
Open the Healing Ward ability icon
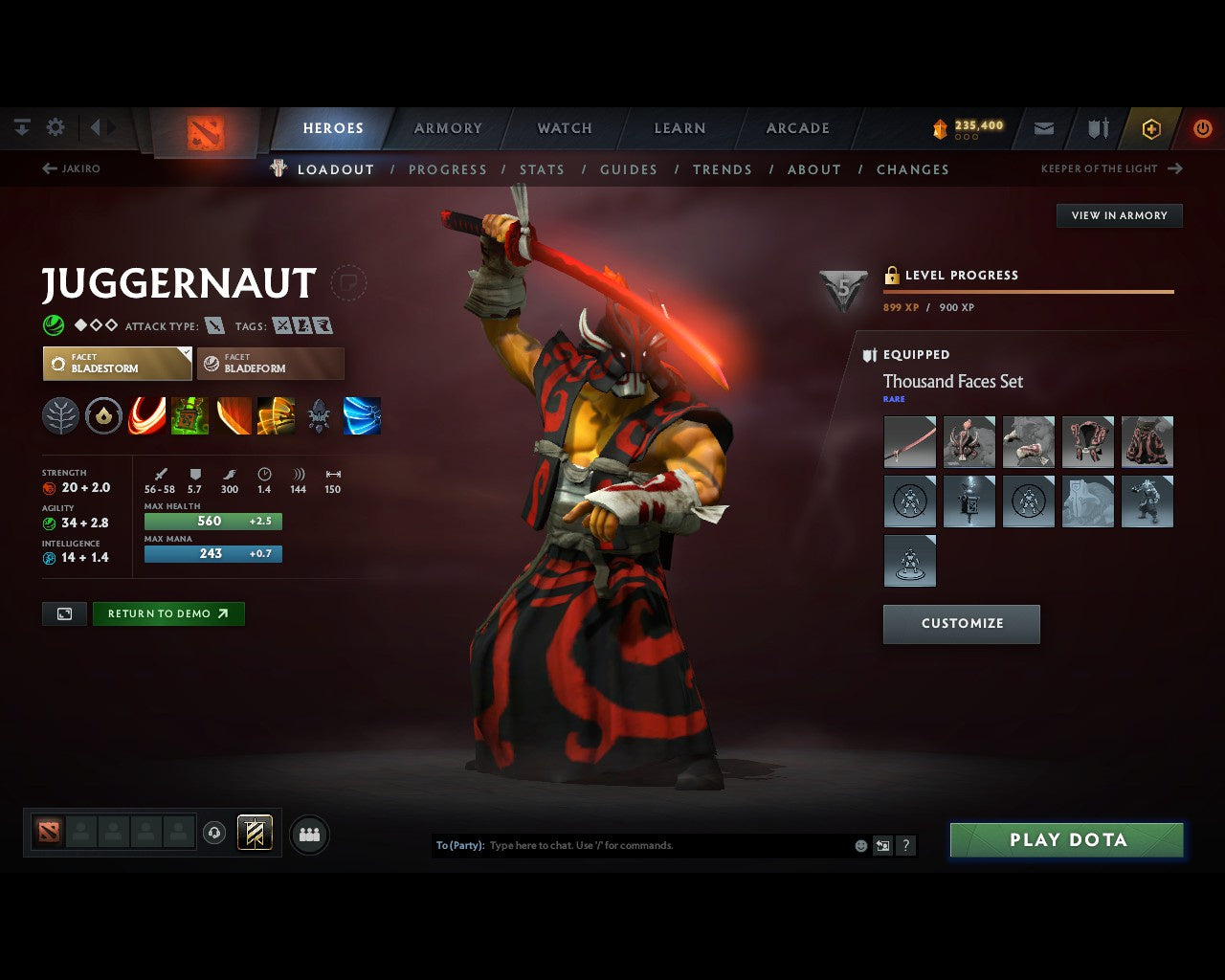click(x=190, y=414)
